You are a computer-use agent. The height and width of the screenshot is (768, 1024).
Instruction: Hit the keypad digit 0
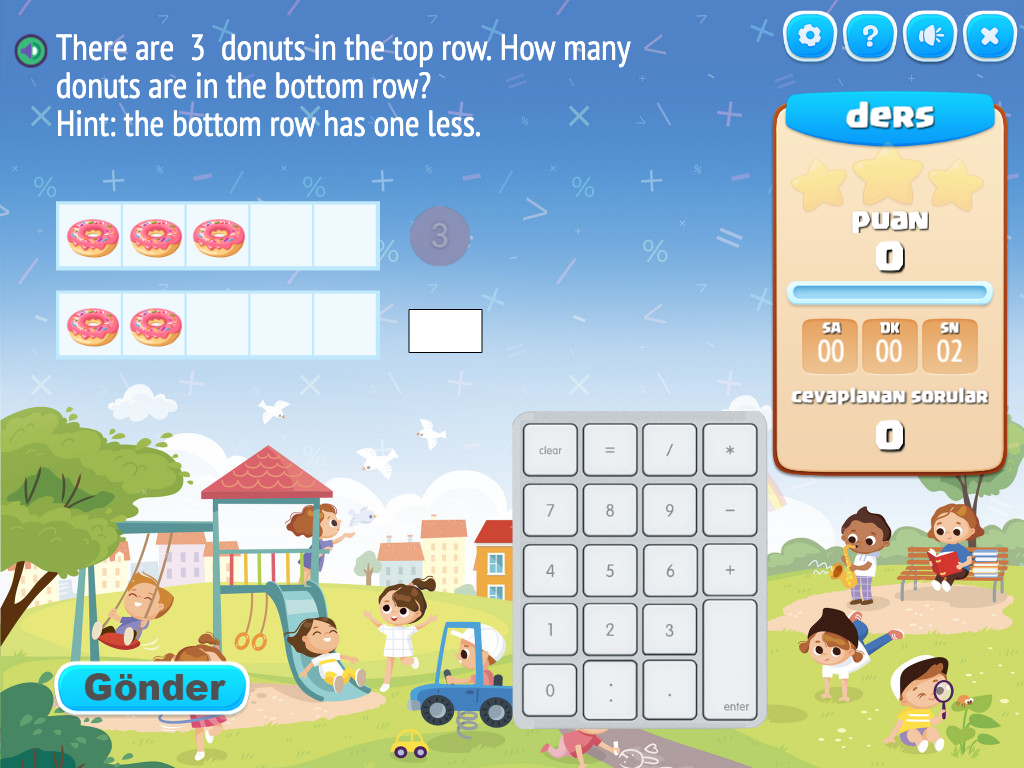coord(550,690)
